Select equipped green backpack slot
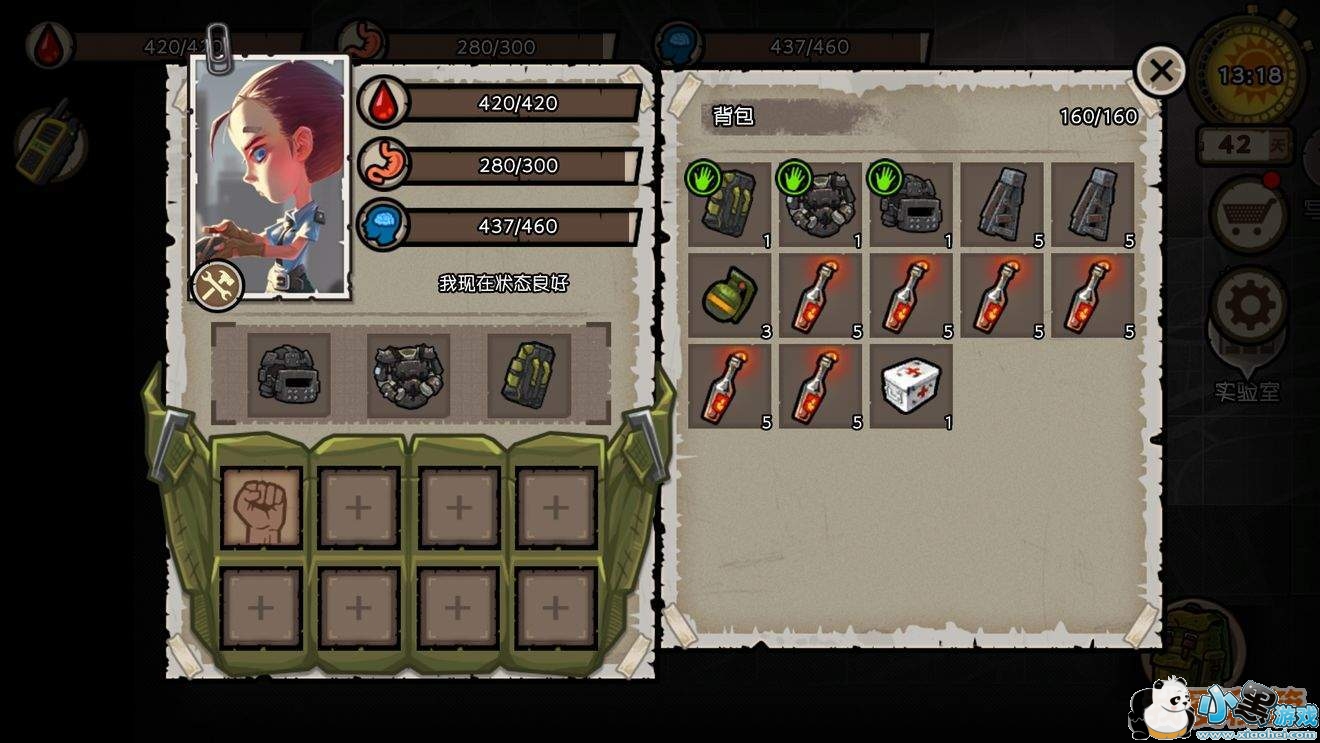 point(529,375)
